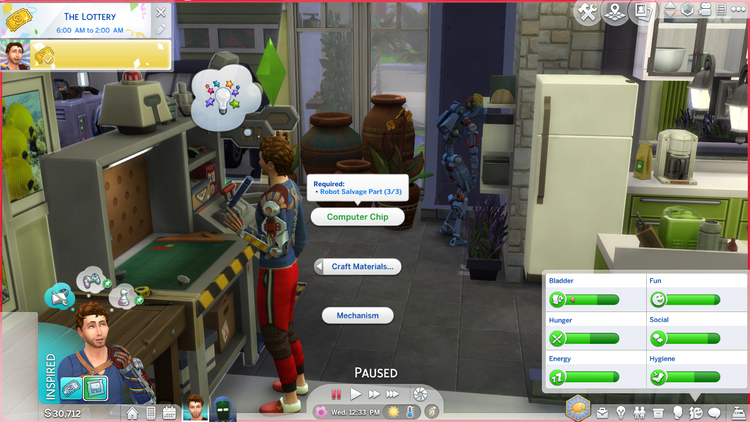This screenshot has width=750, height=422.
Task: Open Build Mode with the hammer-wrench icon
Action: [x=587, y=11]
